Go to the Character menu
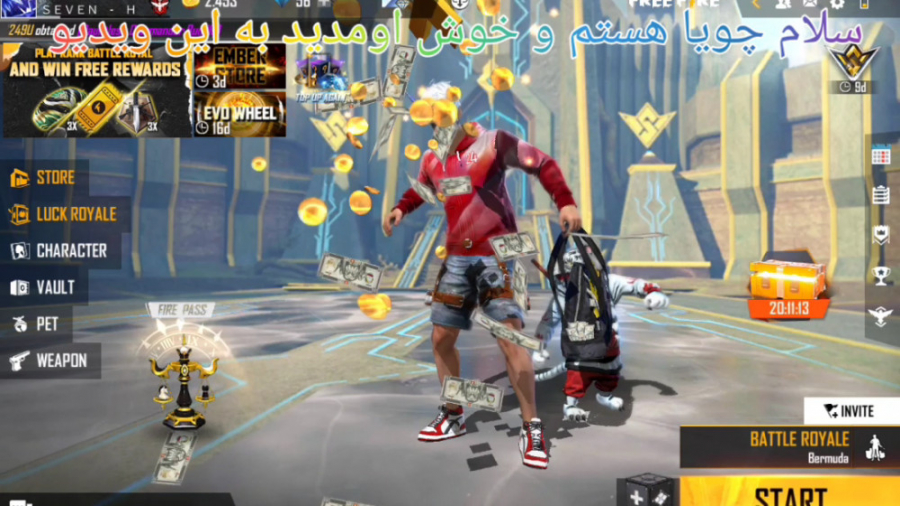This screenshot has width=900, height=506. tap(60, 251)
